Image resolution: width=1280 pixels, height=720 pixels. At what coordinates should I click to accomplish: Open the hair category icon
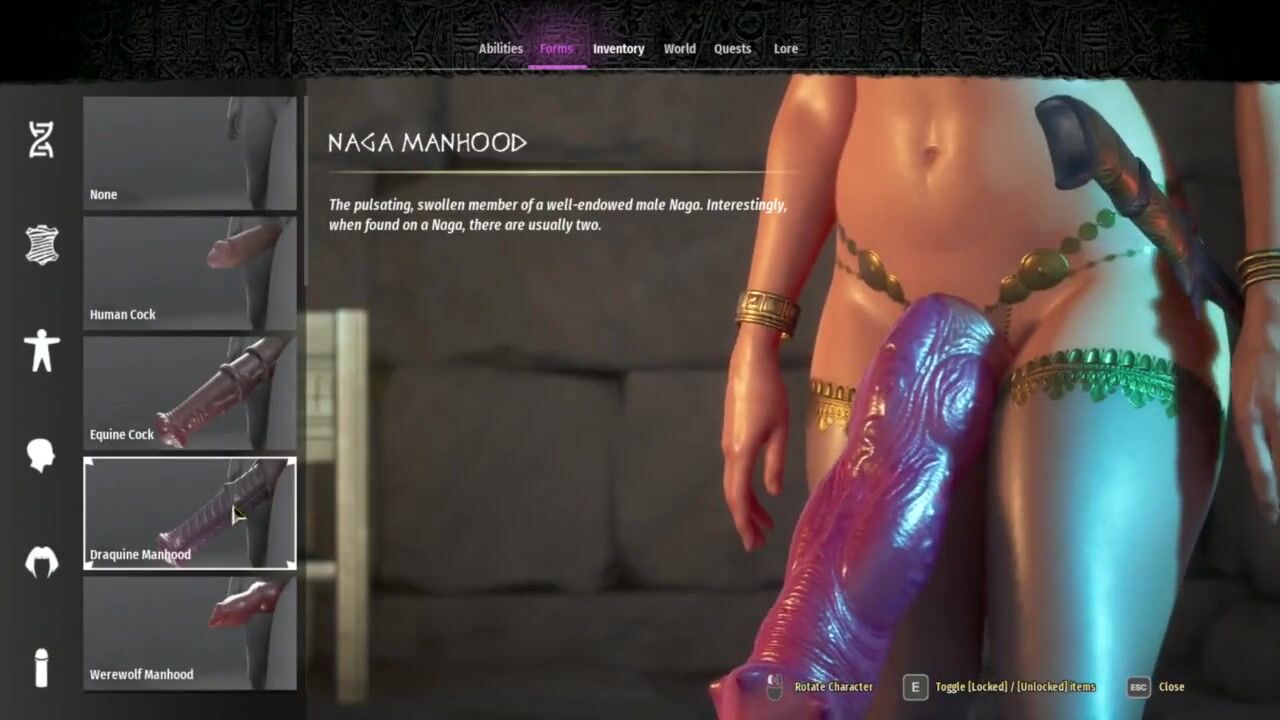(x=41, y=562)
